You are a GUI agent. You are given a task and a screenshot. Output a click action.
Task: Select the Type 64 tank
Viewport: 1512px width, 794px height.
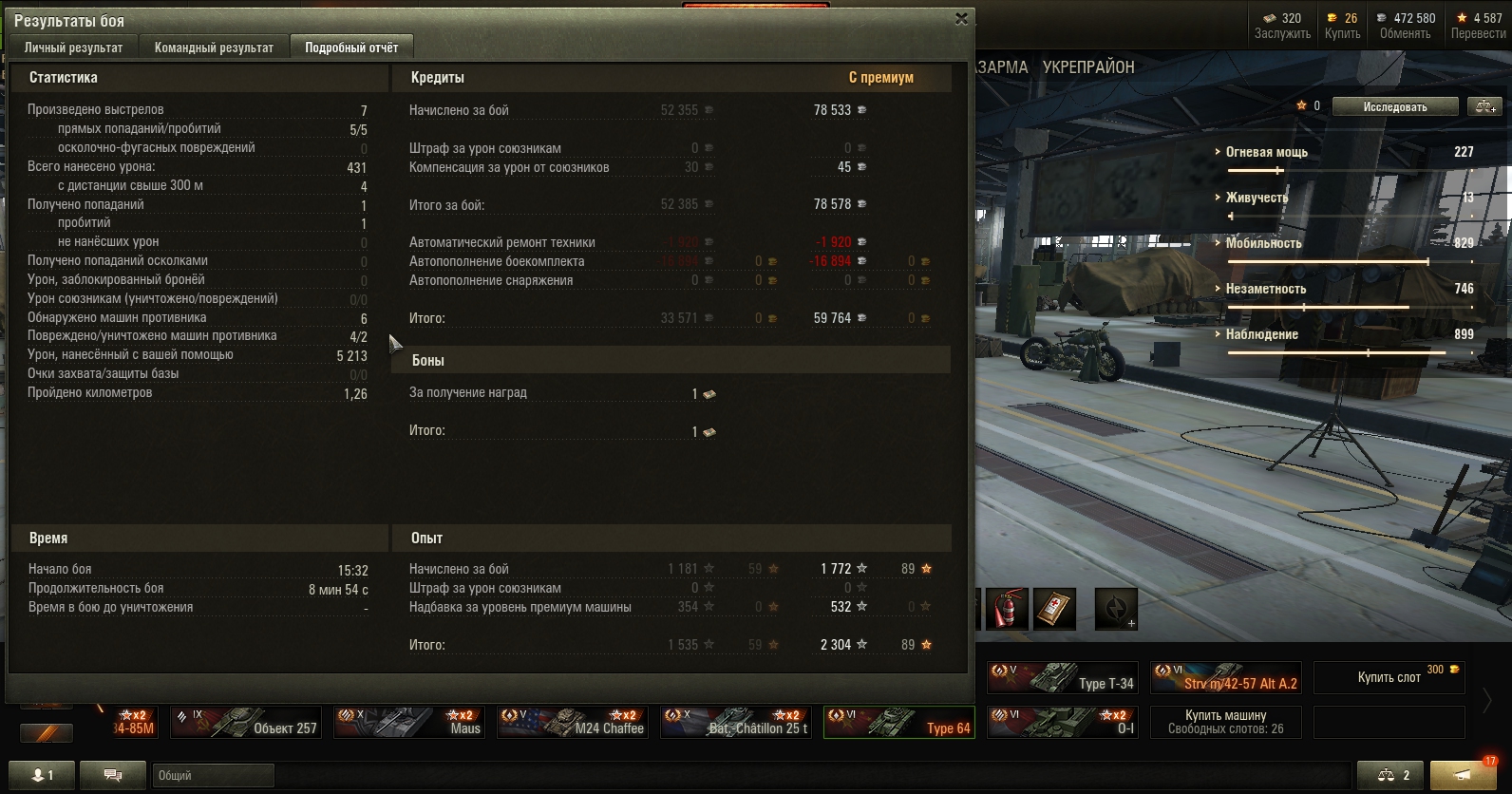[x=898, y=723]
